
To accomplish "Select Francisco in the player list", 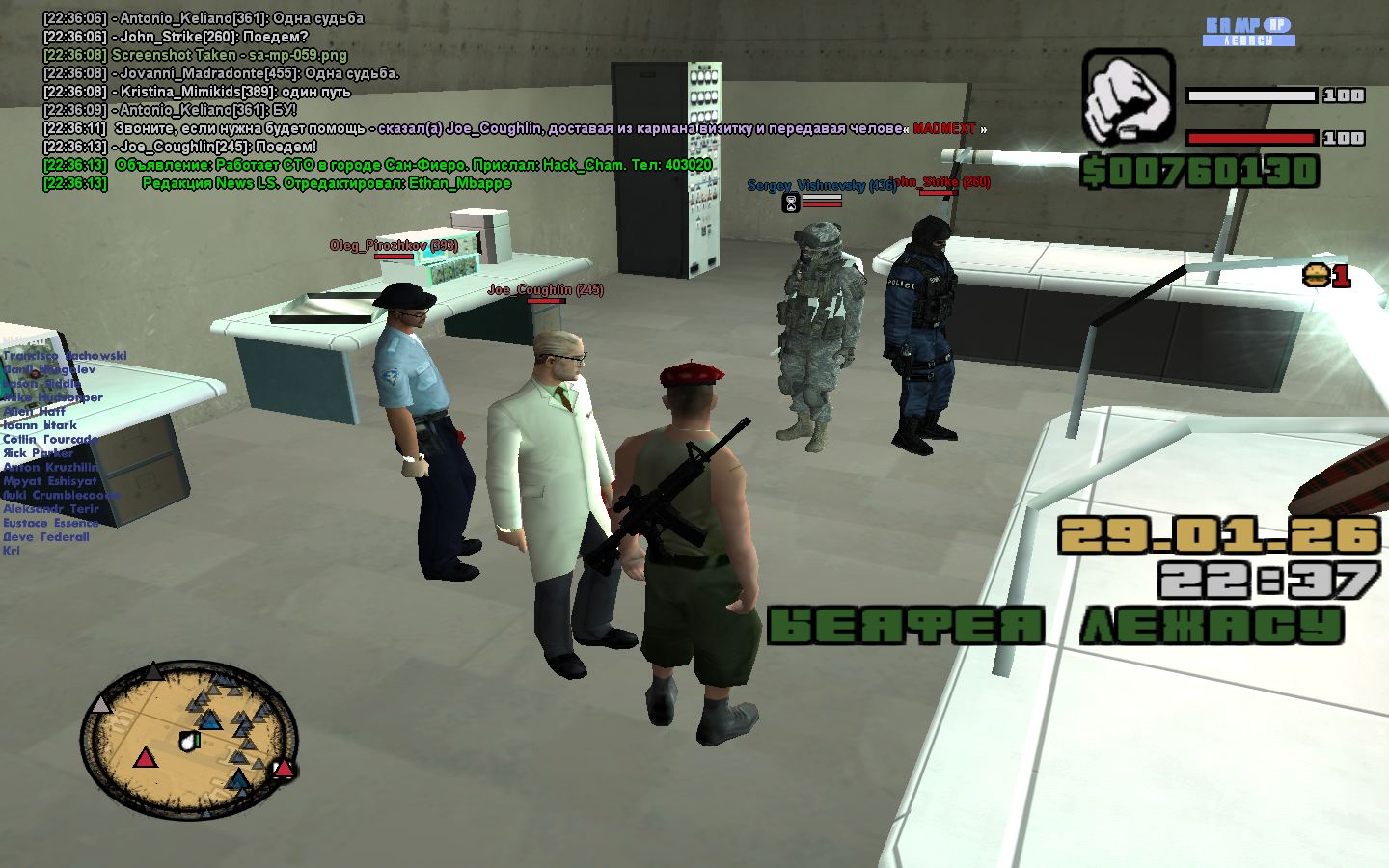I will [x=65, y=356].
